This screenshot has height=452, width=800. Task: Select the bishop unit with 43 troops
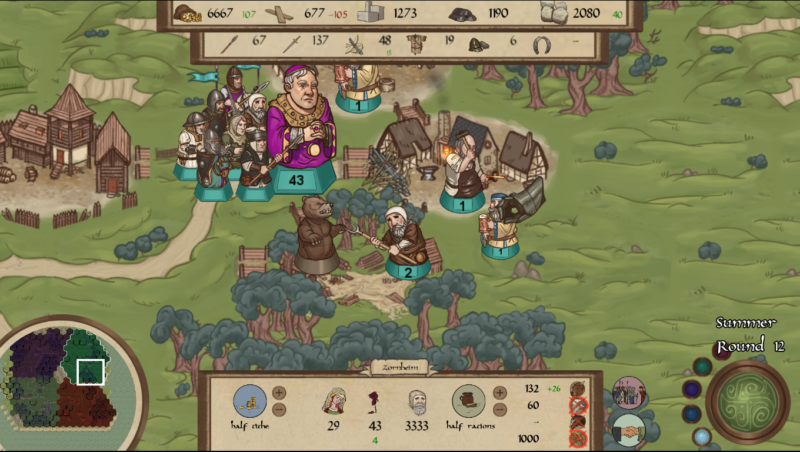(x=297, y=138)
